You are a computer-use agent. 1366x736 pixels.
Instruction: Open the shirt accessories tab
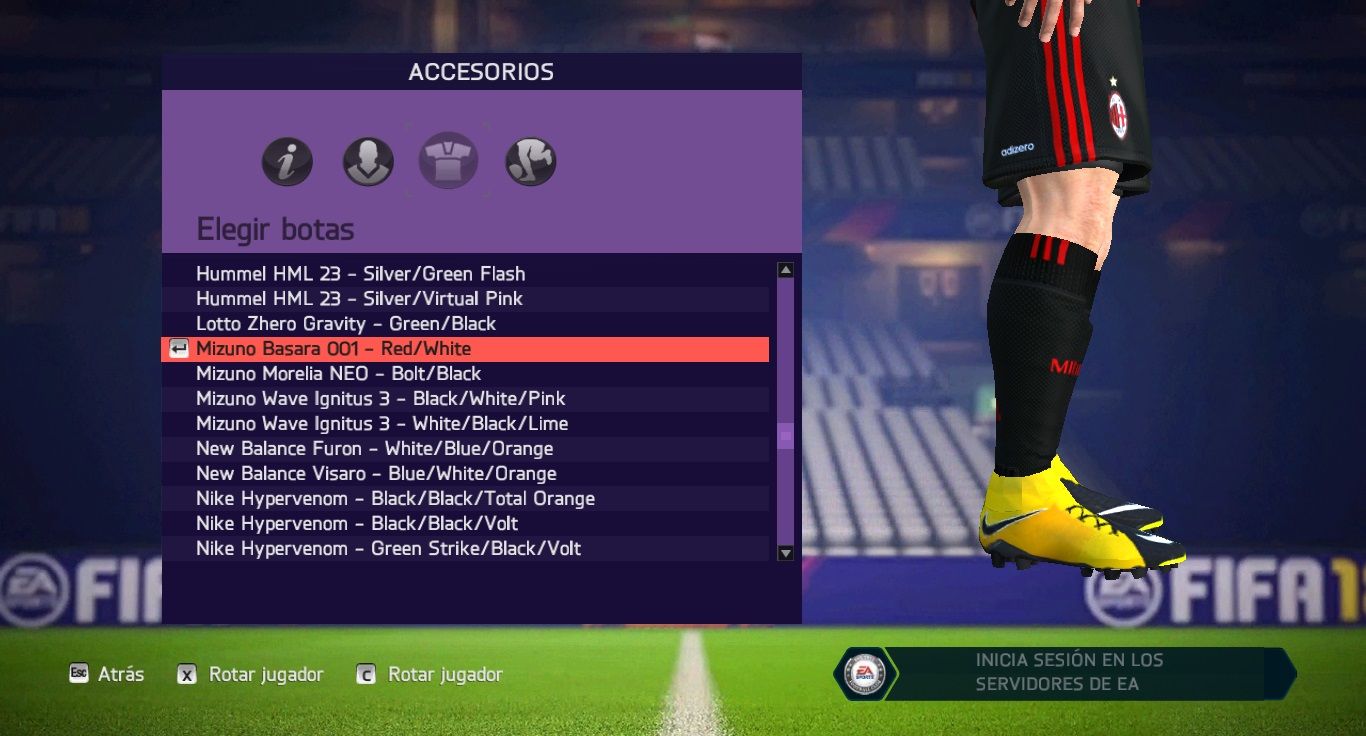coord(448,162)
